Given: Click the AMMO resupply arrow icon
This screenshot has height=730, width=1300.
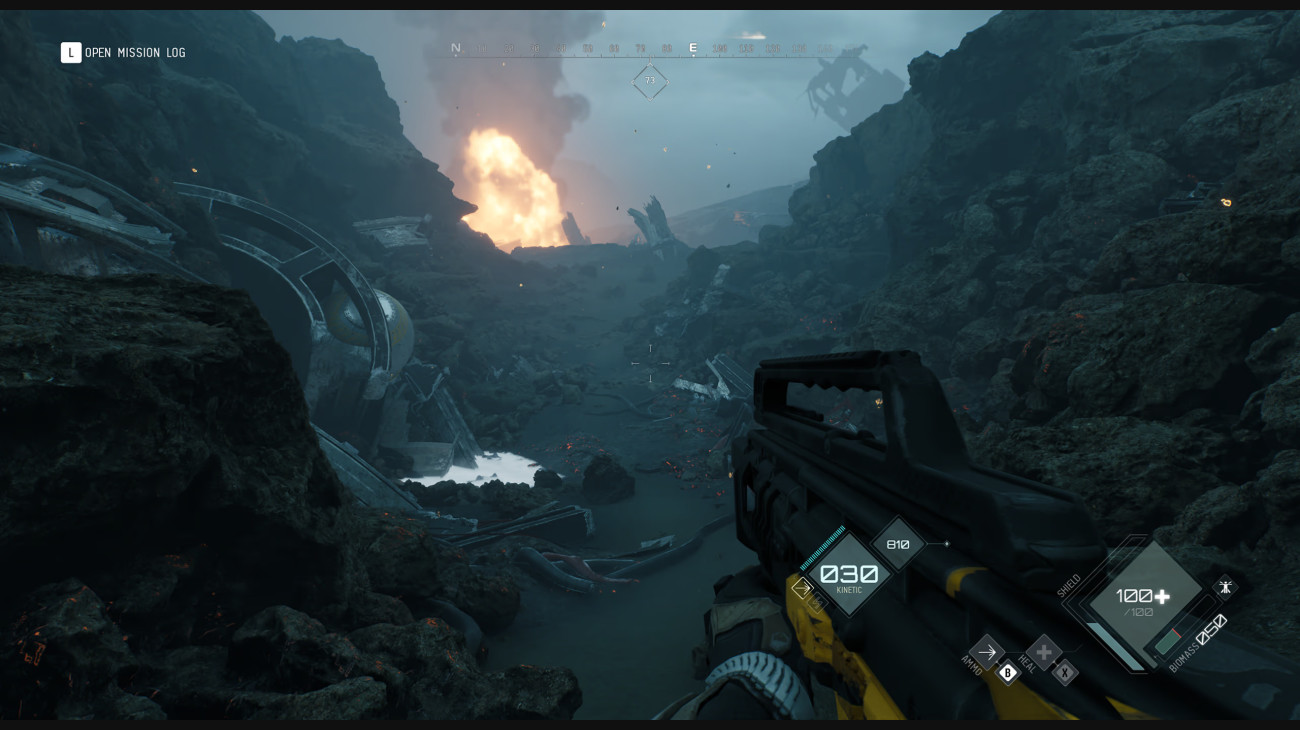Looking at the screenshot, I should [x=986, y=654].
